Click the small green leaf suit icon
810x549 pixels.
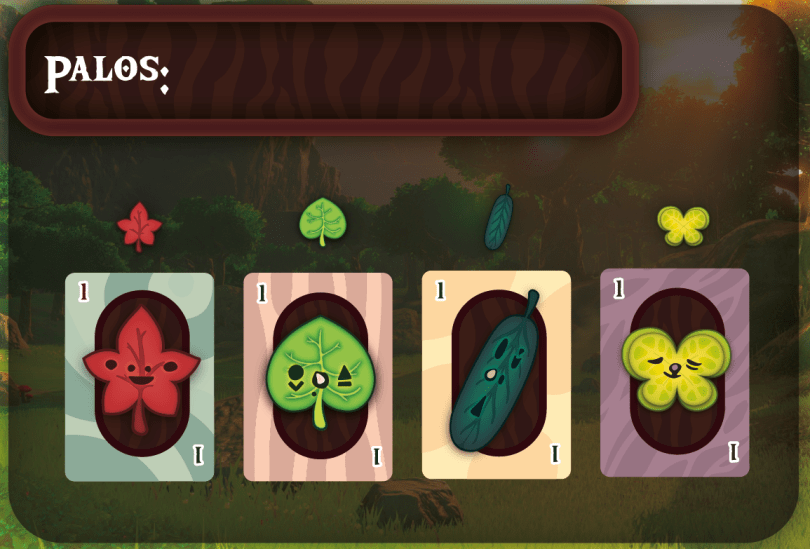[x=319, y=221]
